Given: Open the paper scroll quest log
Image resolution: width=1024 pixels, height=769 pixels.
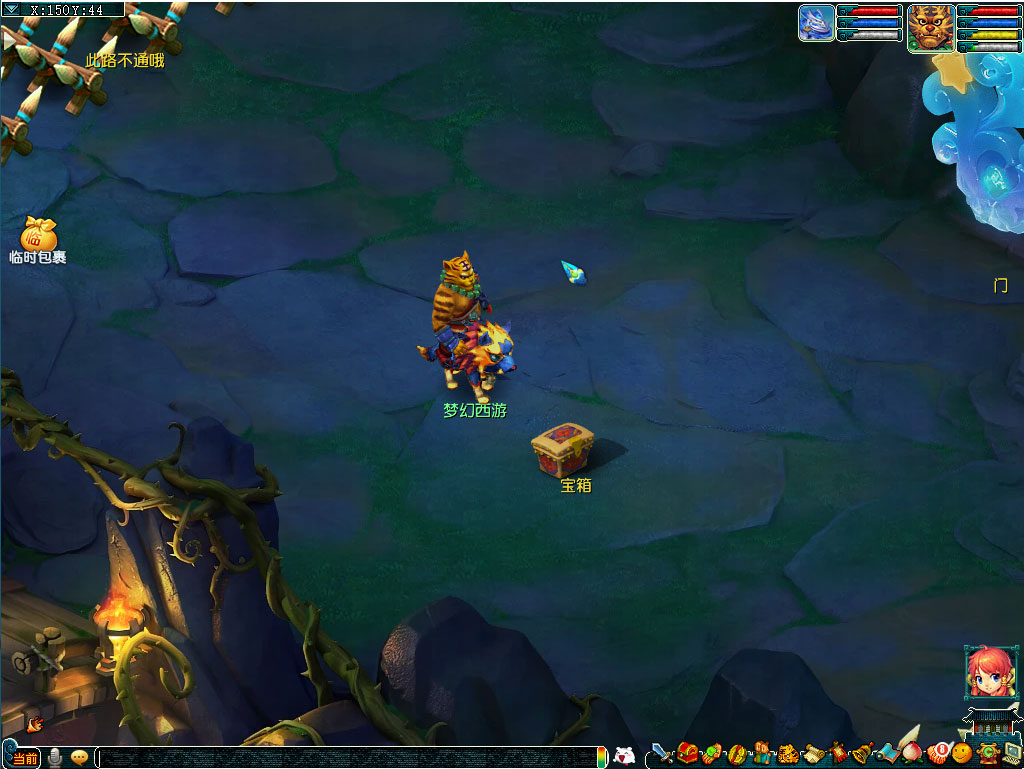Looking at the screenshot, I should [x=813, y=753].
